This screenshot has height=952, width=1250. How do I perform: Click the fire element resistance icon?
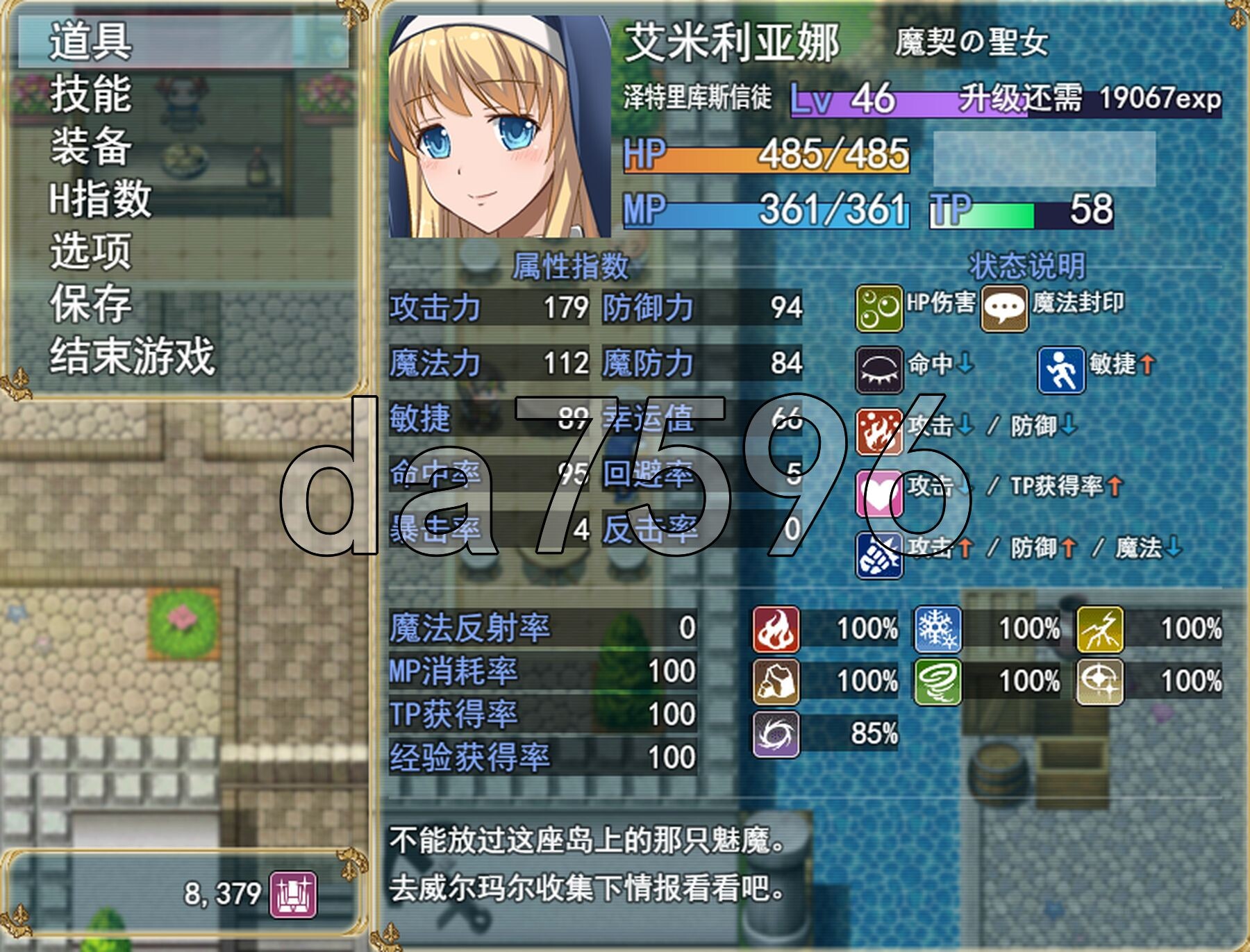tap(776, 629)
